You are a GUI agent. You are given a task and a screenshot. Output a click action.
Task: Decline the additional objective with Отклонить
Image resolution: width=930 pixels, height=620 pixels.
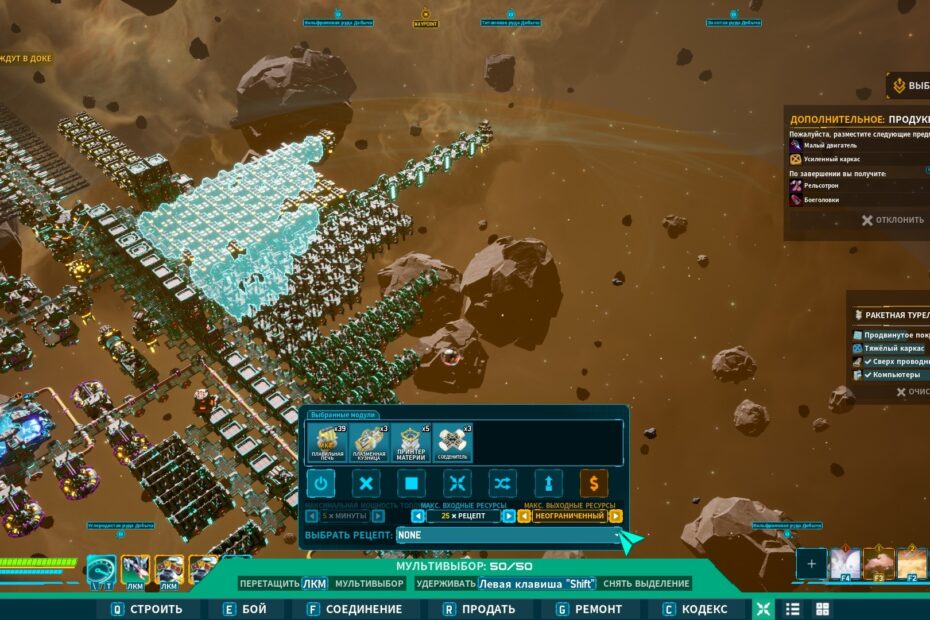click(893, 220)
